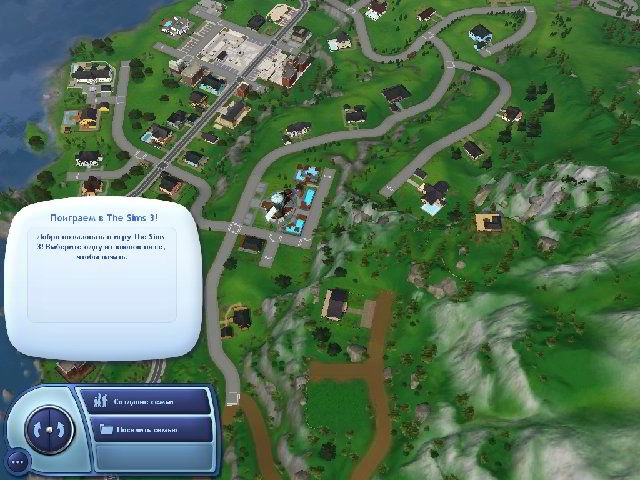Image resolution: width=640 pixels, height=480 pixels.
Task: Choose 'Поселить семью' with the folder icon
Action: (151, 429)
